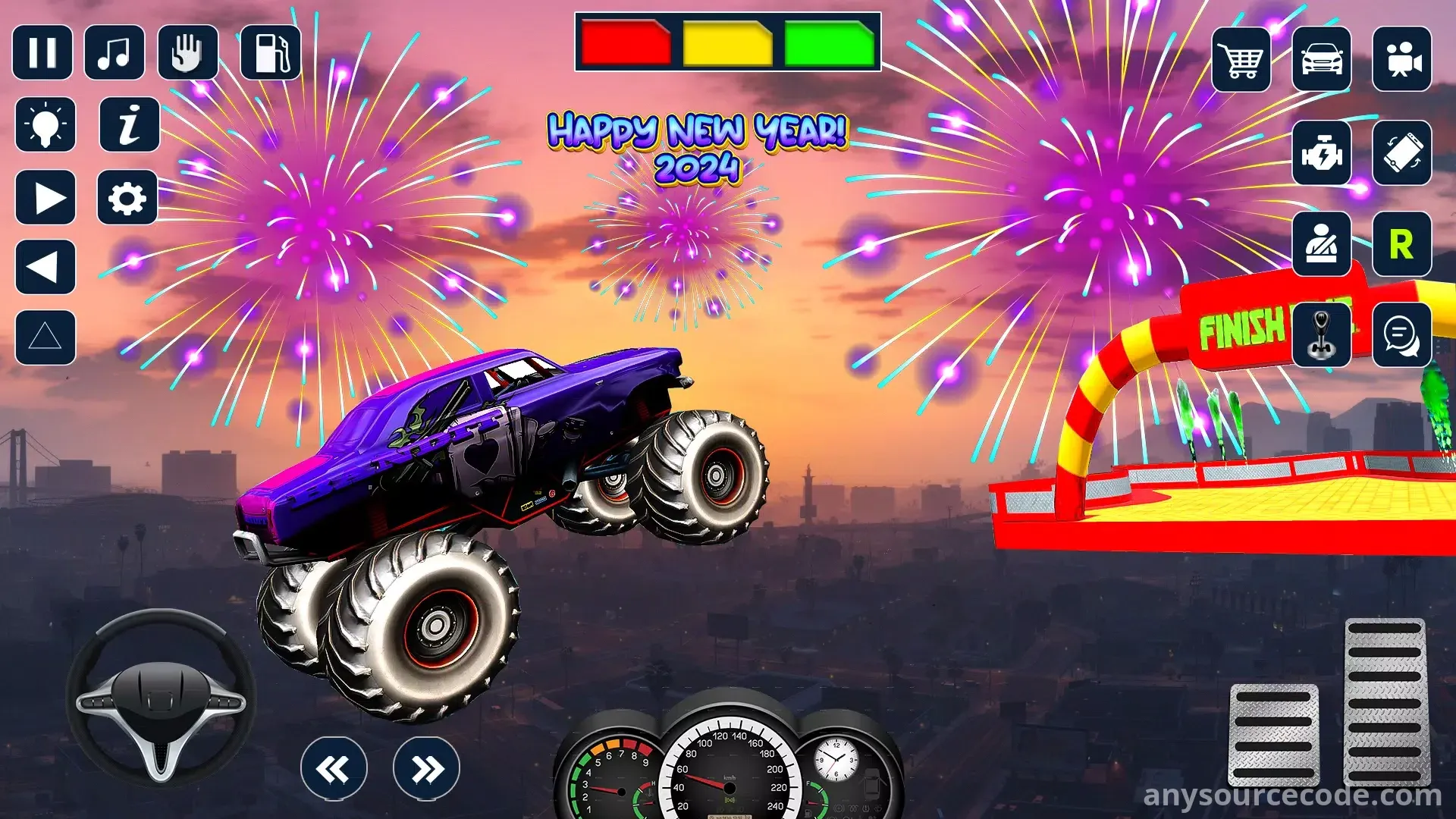The image size is (1456, 819).
Task: Select the green R reverse button
Action: 1402,244
